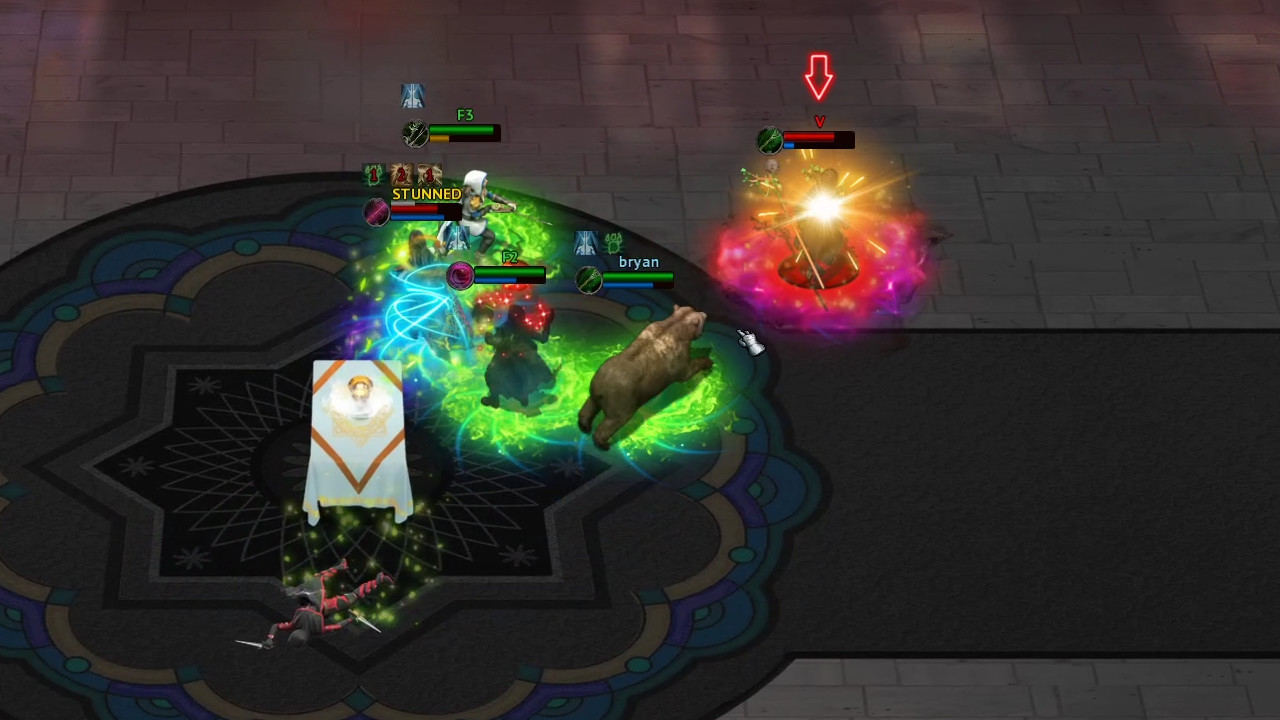Viewport: 1280px width, 720px height.
Task: Click the green claw debuff icon showing 1
Action: click(x=372, y=173)
